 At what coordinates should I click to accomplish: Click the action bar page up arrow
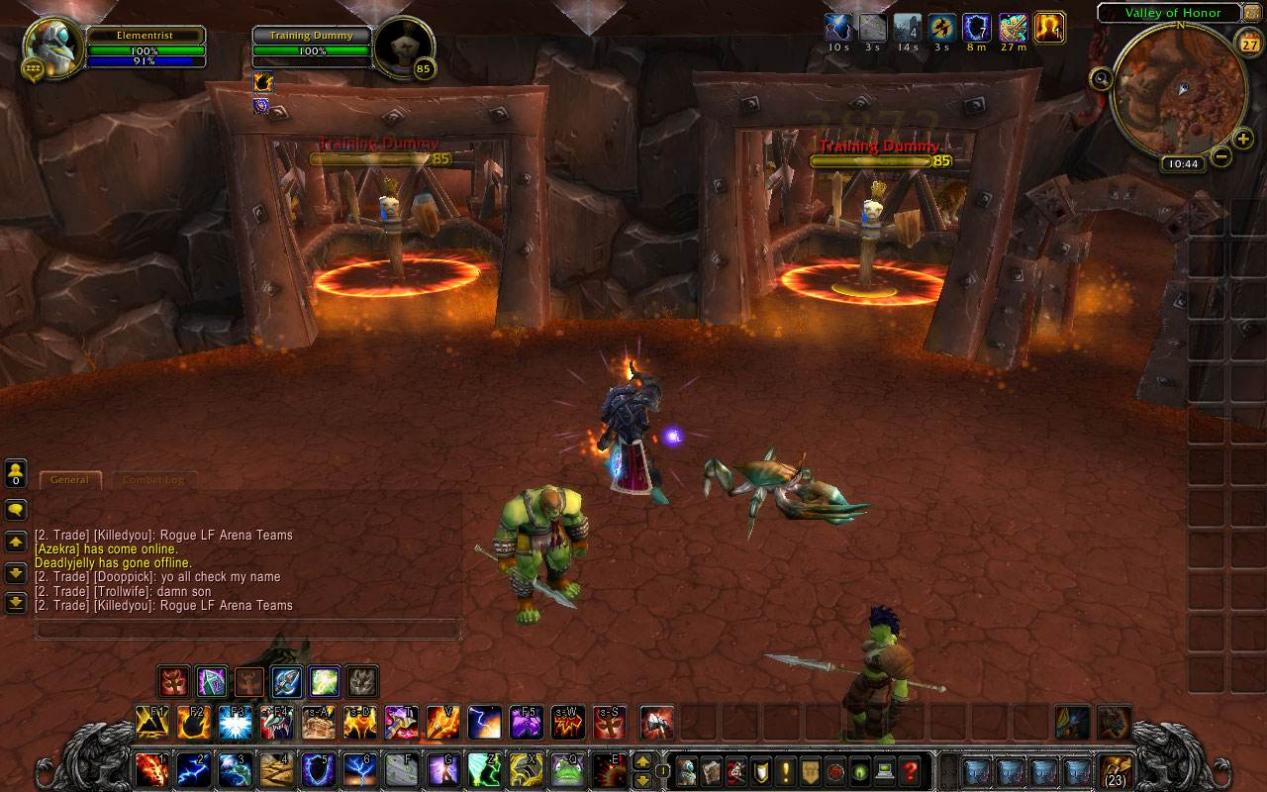(642, 761)
